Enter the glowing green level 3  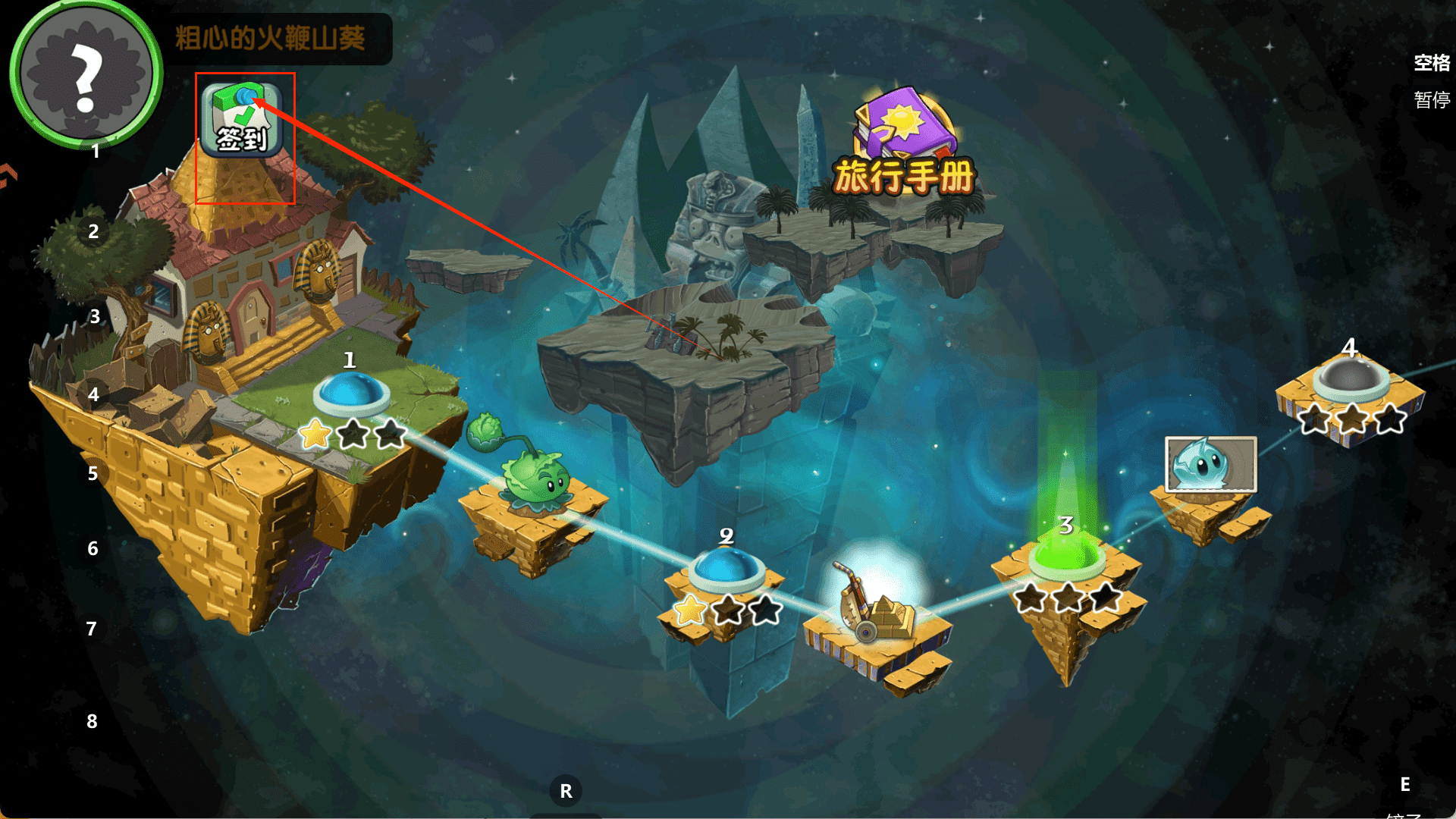pyautogui.click(x=1066, y=555)
